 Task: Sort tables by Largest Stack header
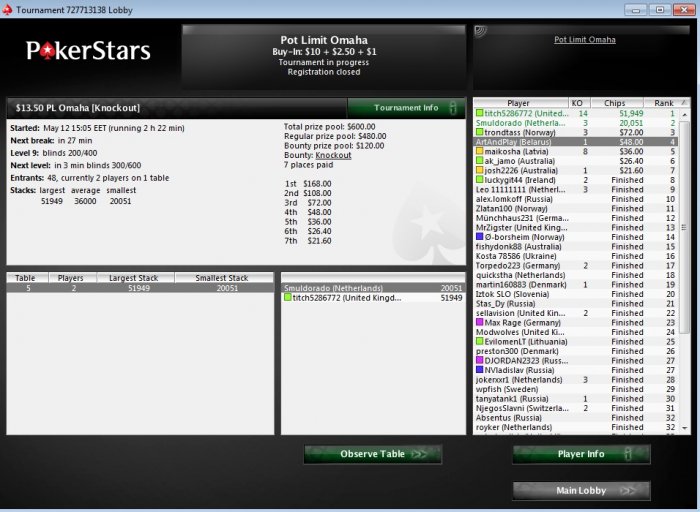click(140, 278)
